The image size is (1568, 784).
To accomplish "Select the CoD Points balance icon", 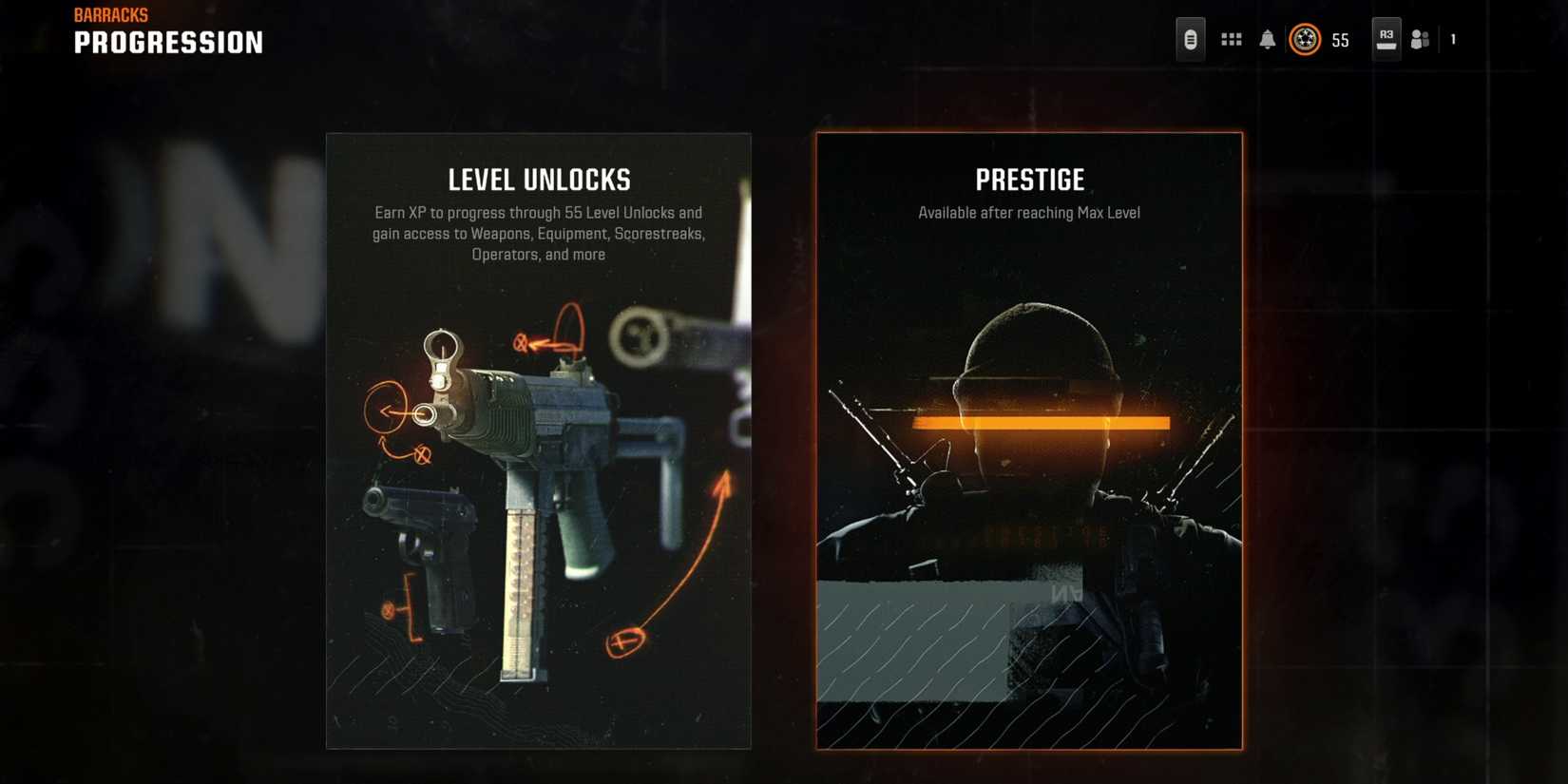I will tap(1190, 39).
